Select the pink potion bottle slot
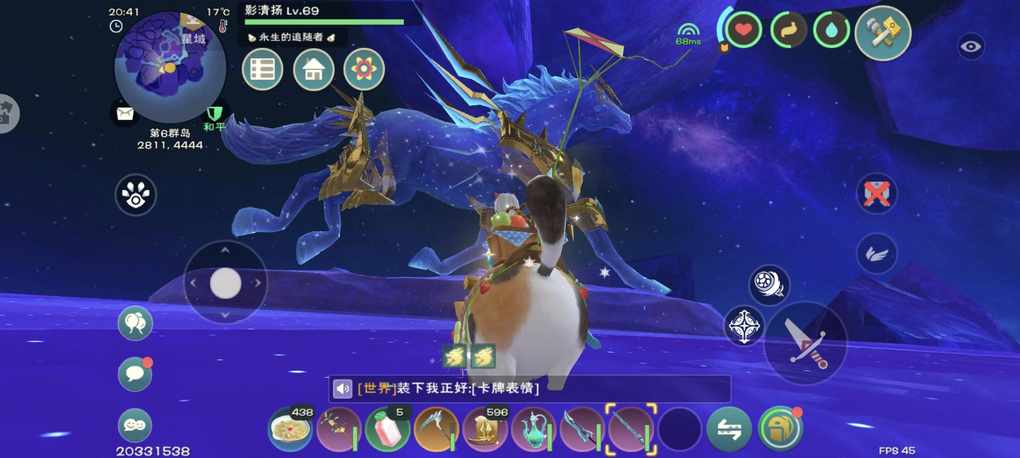The width and height of the screenshot is (1020, 458). [387, 430]
